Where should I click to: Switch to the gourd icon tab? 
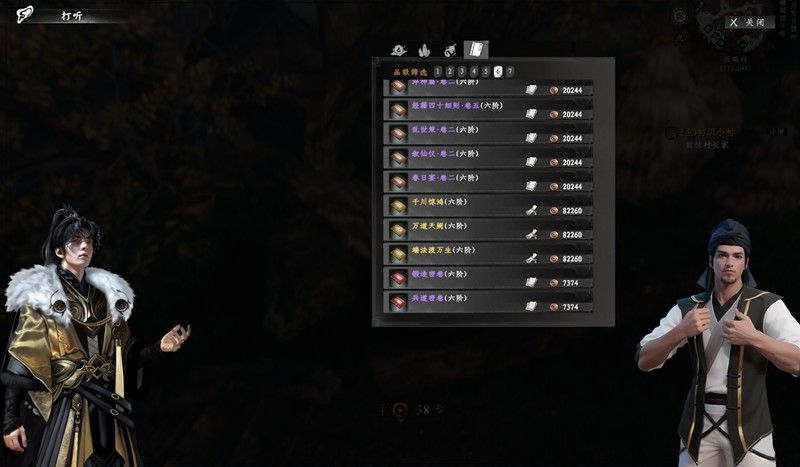450,49
